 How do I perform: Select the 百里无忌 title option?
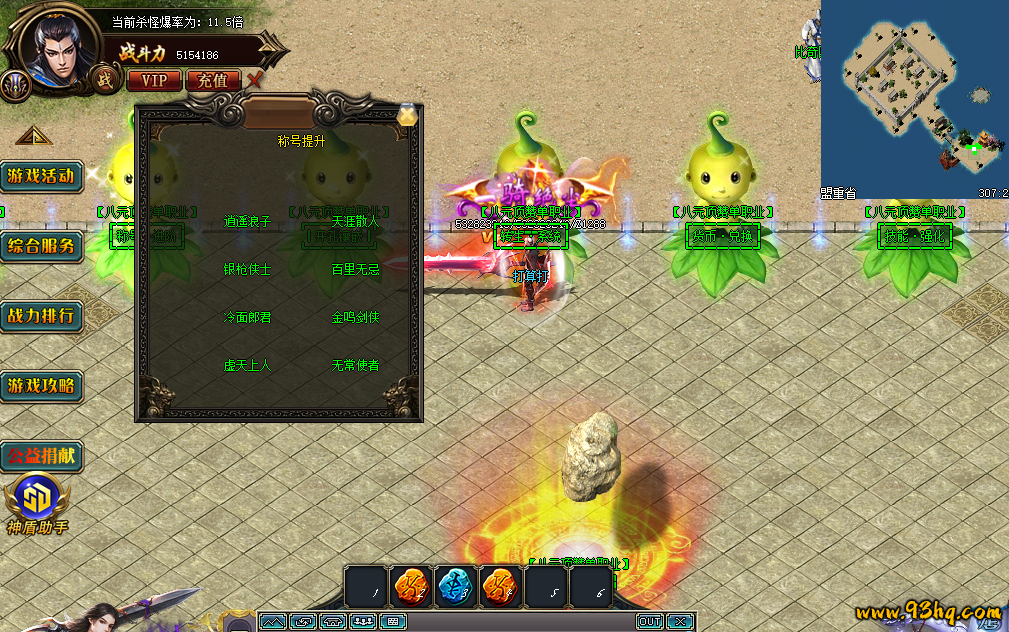[355, 270]
